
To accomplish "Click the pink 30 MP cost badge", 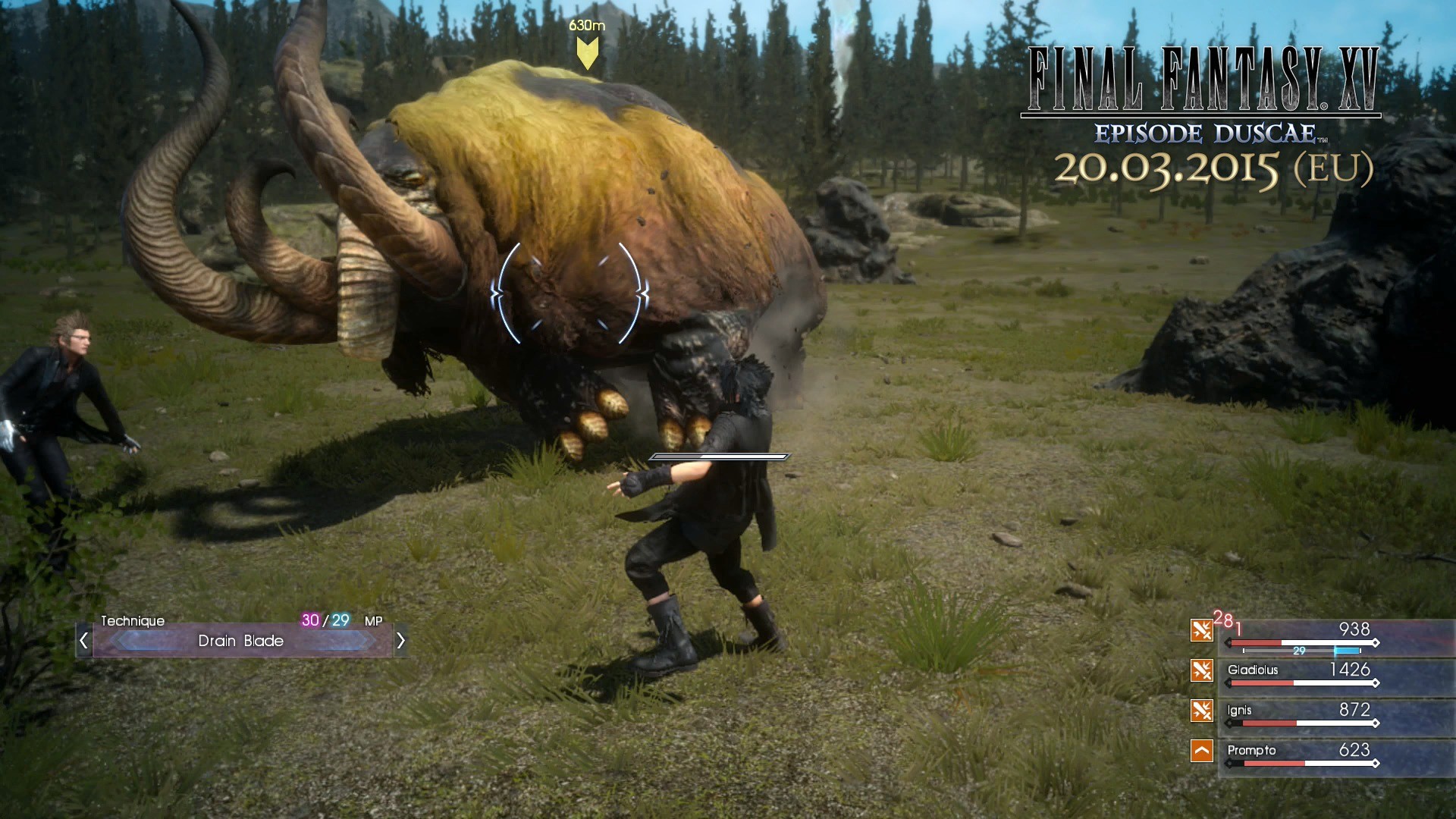I will [310, 620].
